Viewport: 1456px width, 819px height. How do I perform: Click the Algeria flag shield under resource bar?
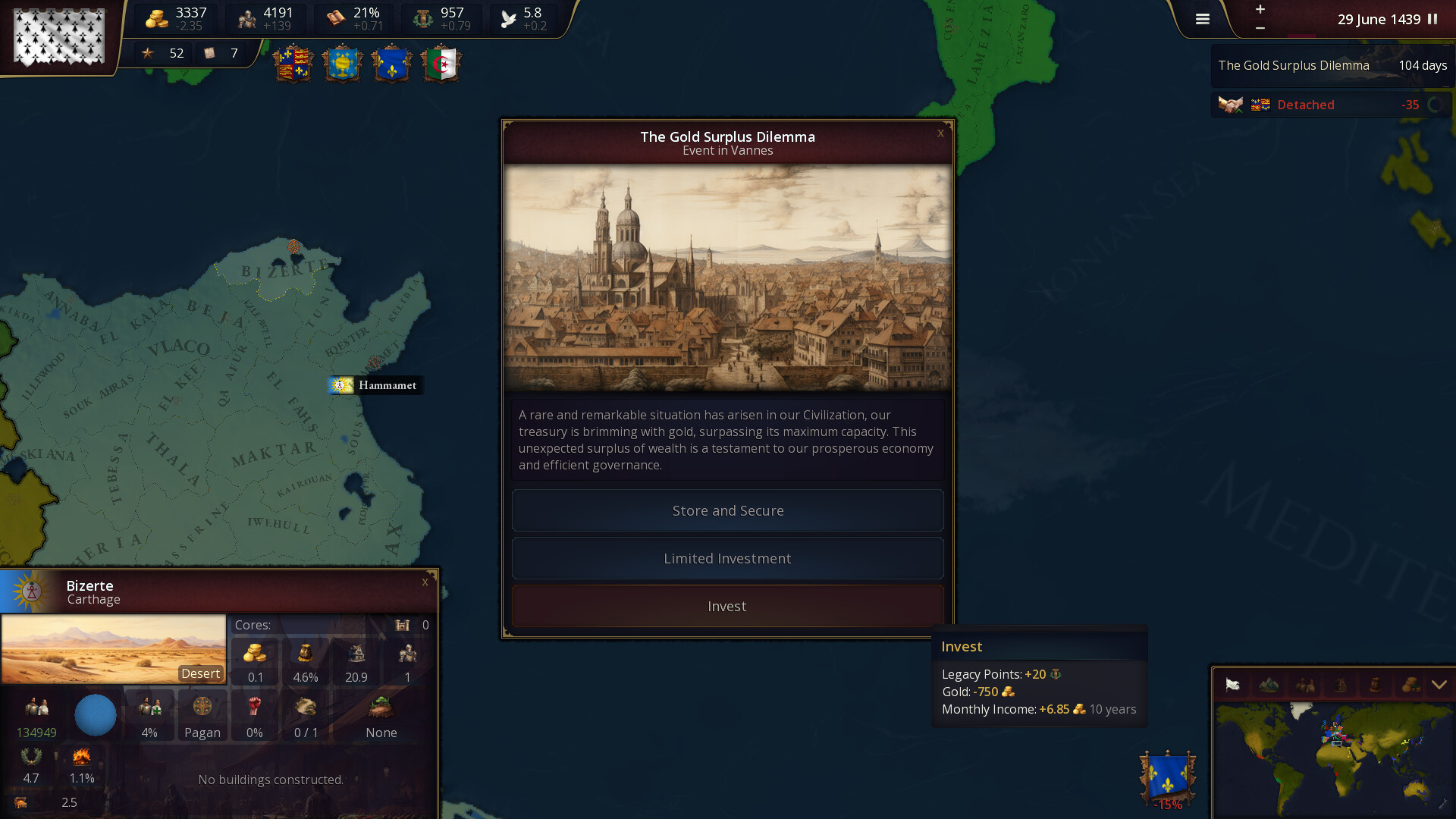[x=441, y=64]
